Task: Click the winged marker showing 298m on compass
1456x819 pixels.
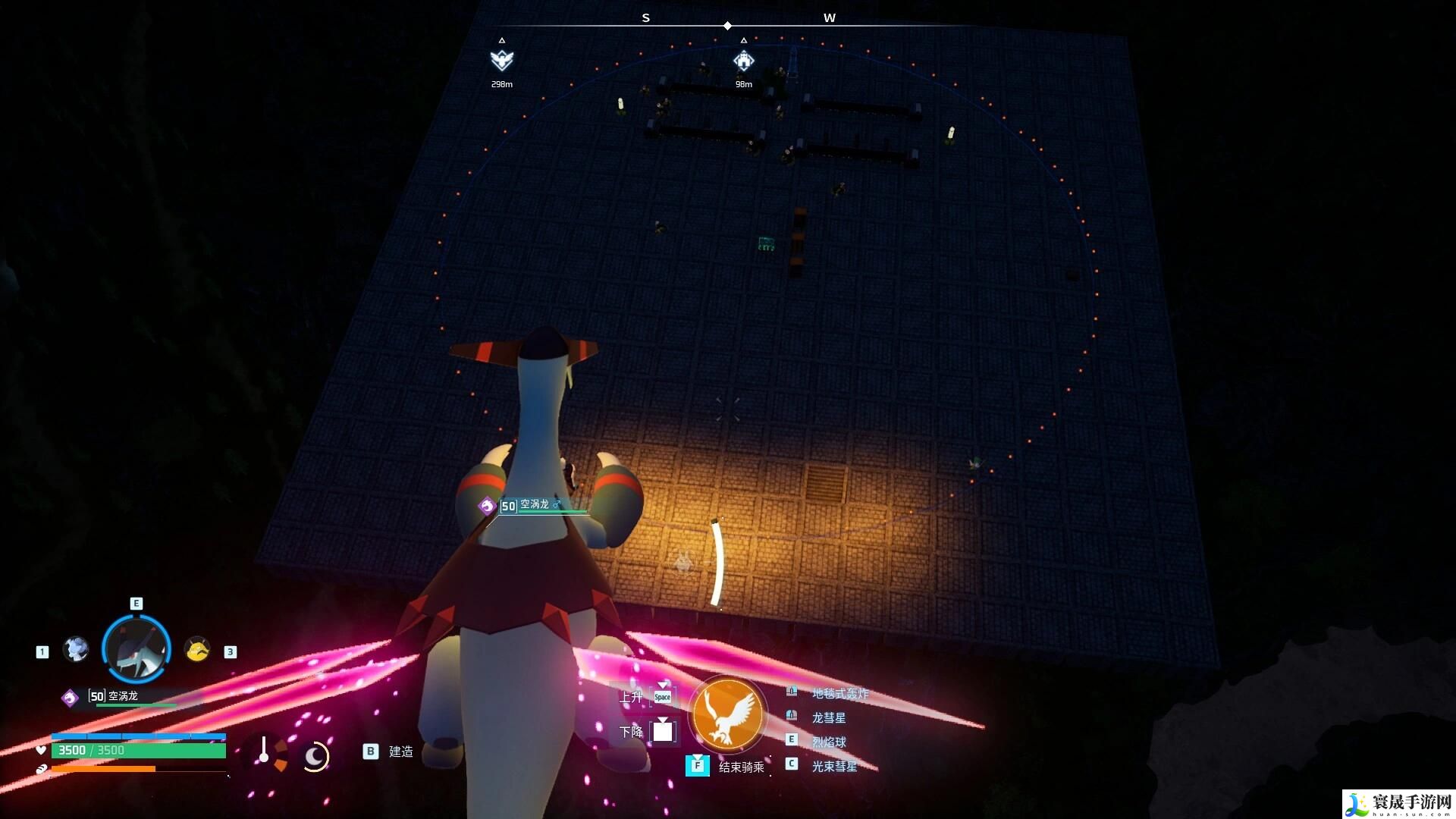Action: (501, 60)
